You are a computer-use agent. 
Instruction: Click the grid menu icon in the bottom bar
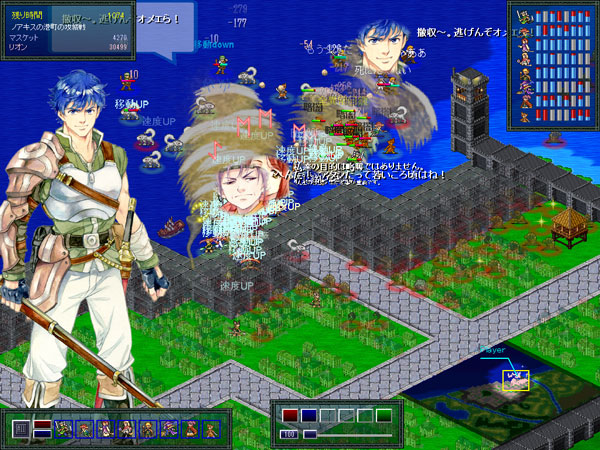21,429
